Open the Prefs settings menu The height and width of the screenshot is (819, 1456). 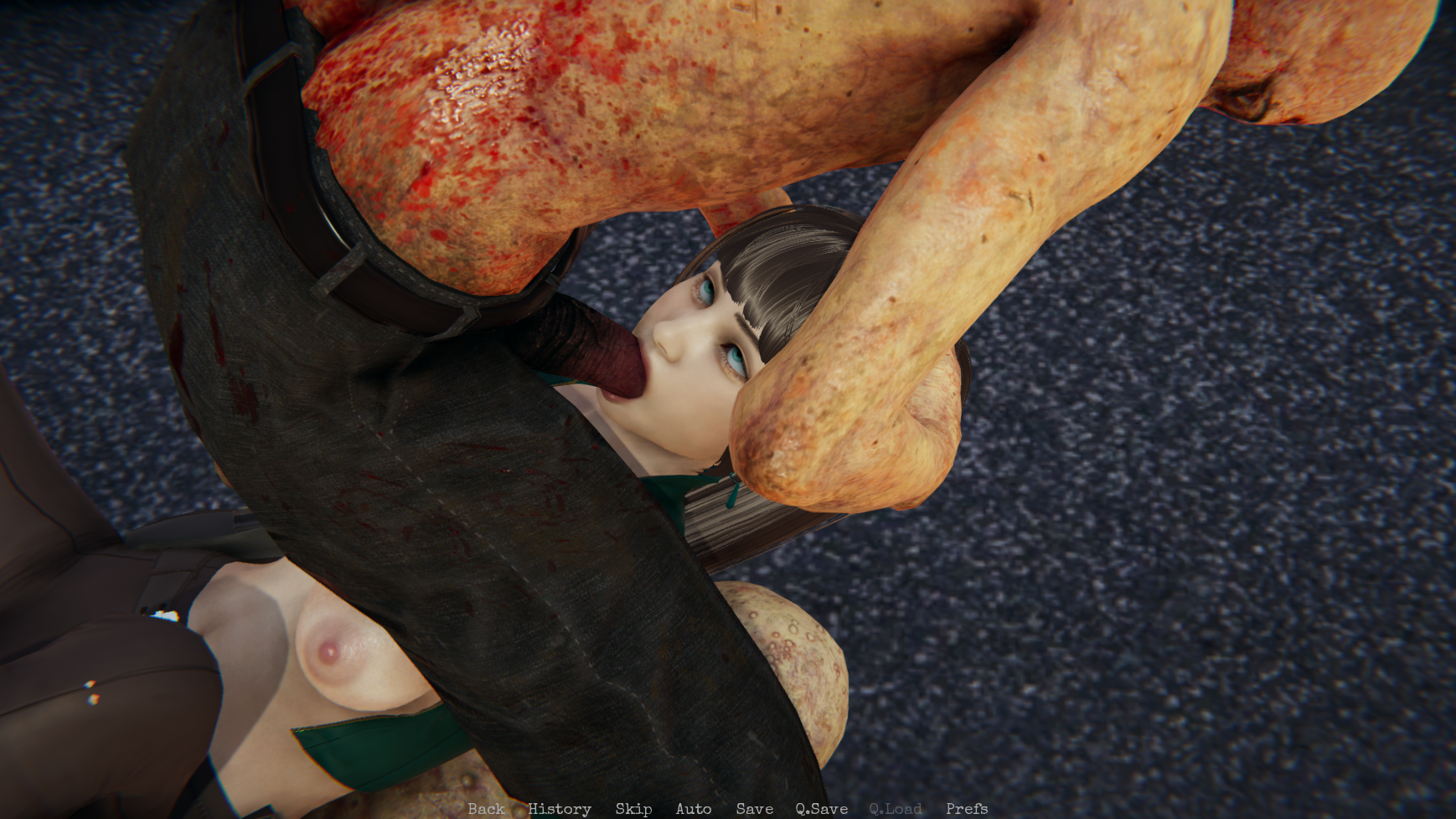967,808
